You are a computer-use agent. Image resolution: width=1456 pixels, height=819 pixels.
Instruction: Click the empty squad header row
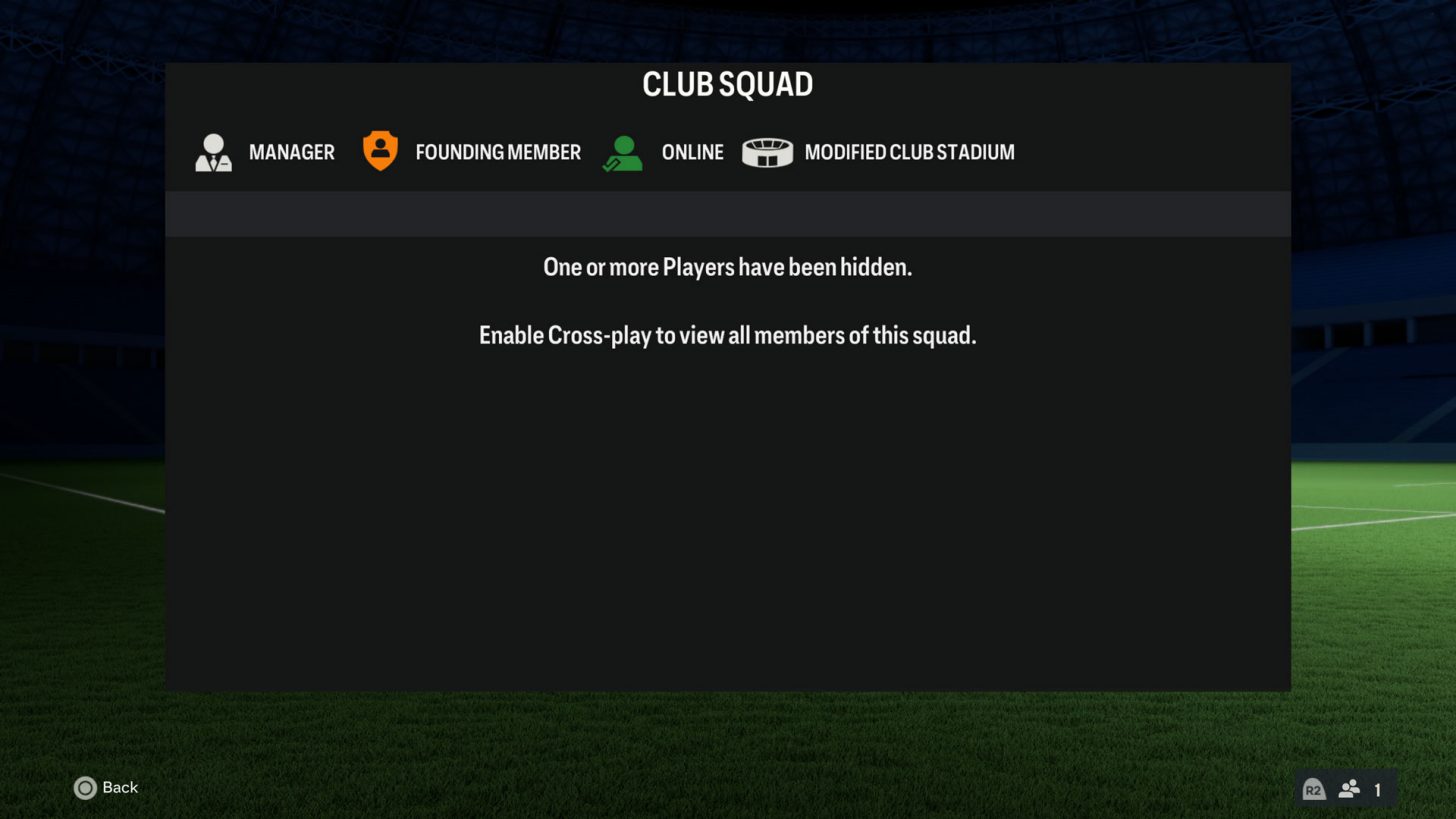pos(727,213)
